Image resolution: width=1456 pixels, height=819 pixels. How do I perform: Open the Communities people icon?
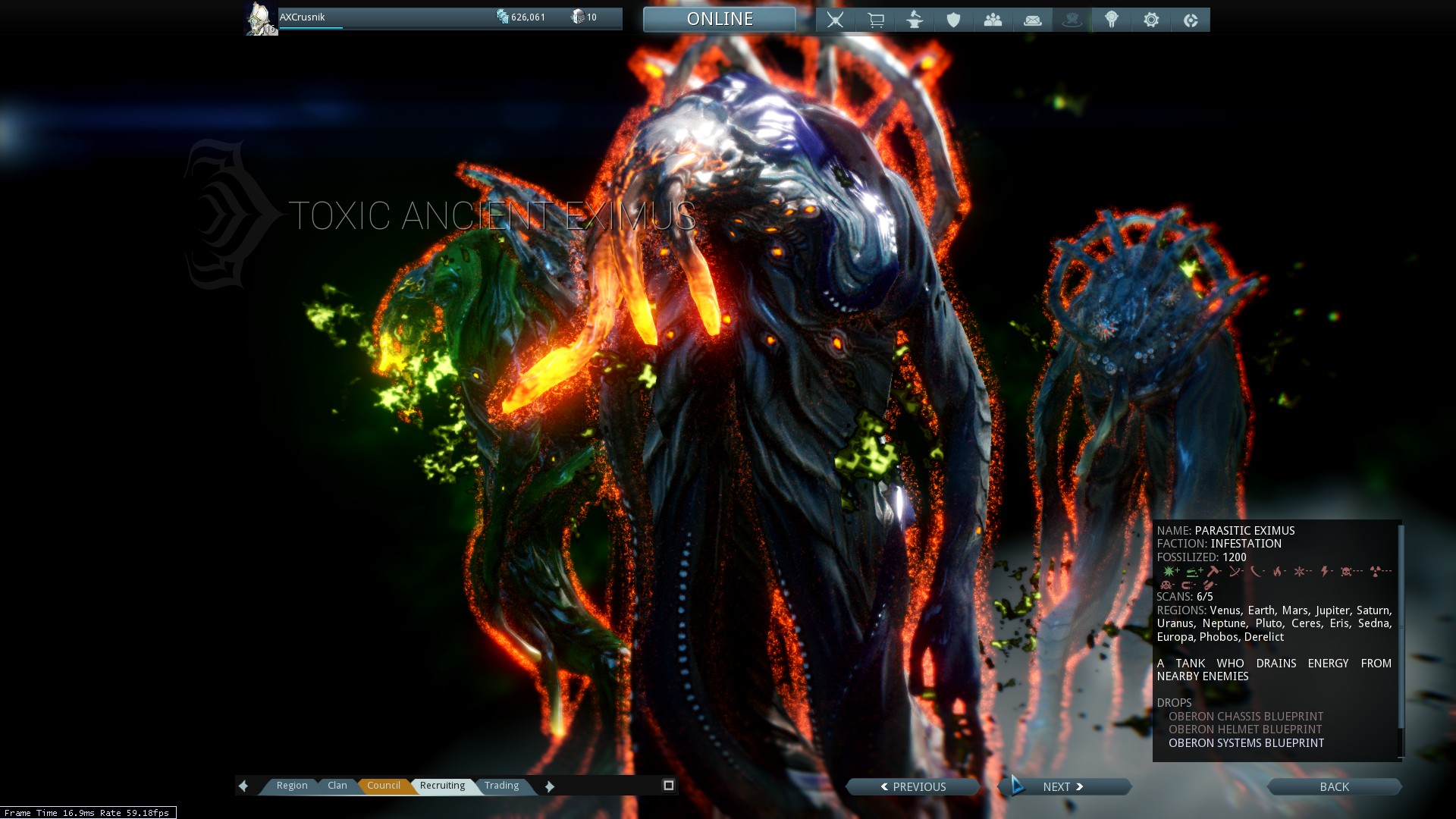[x=993, y=19]
